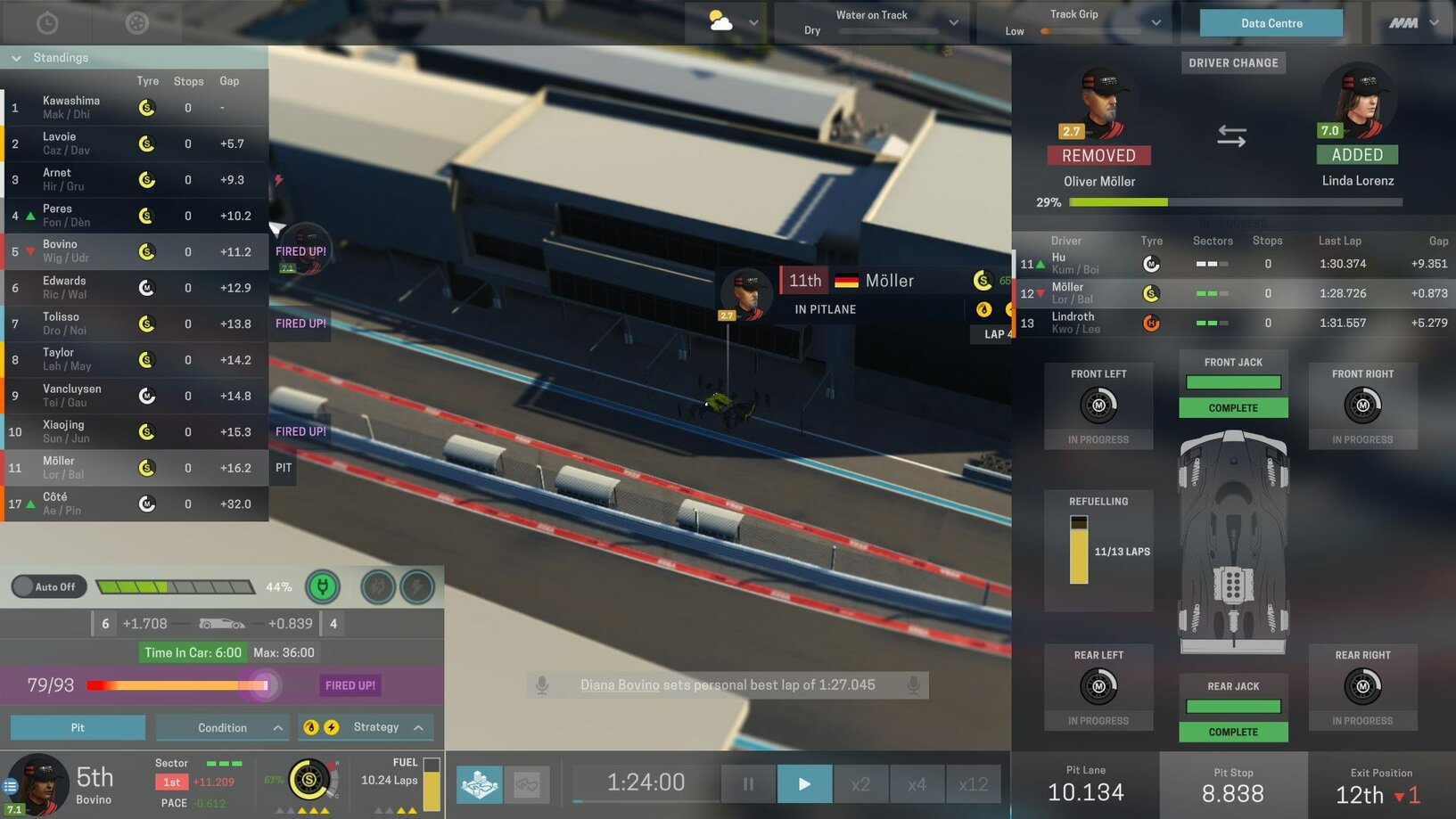This screenshot has width=1456, height=819.
Task: Set race speed to x4
Action: [x=917, y=783]
